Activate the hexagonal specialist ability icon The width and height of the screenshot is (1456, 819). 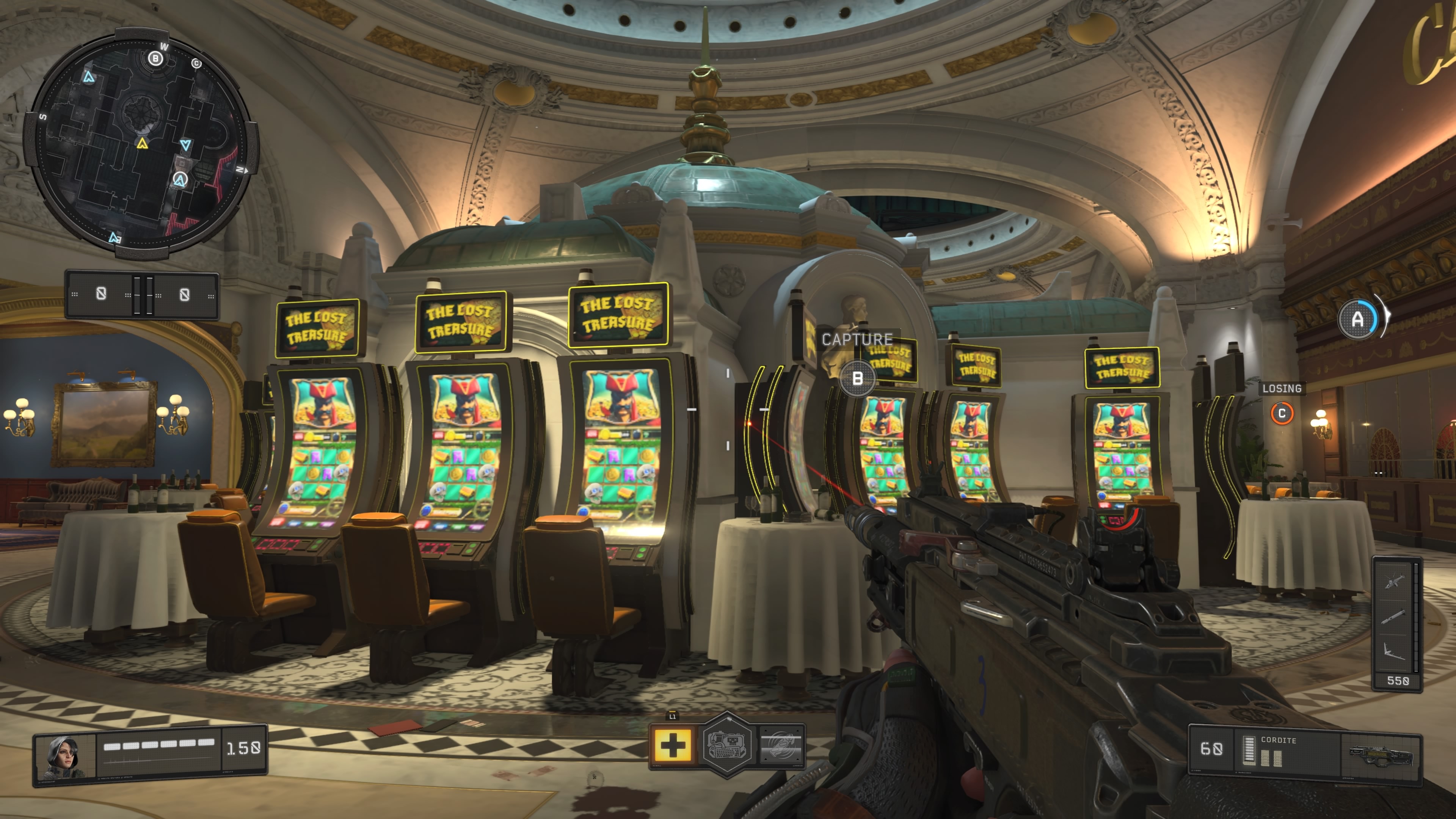coord(728,745)
